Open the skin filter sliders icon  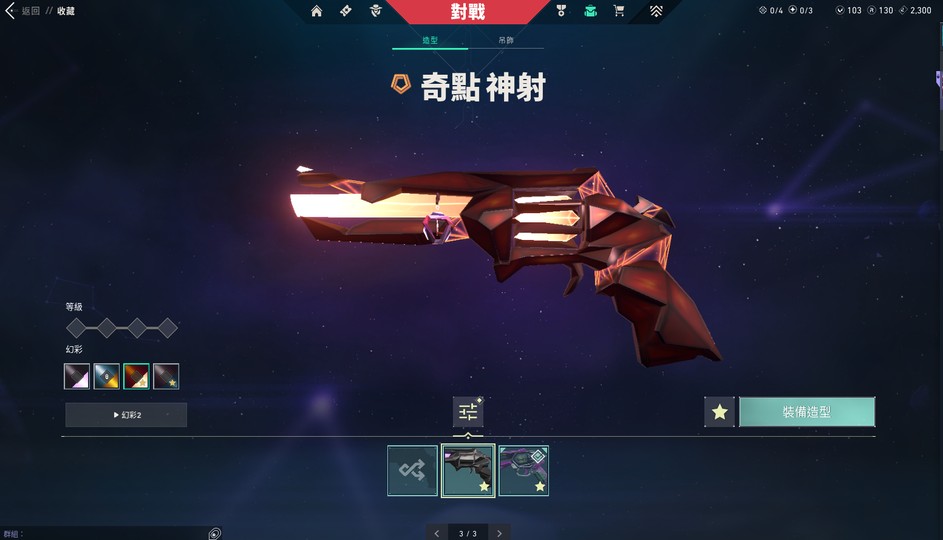click(x=467, y=411)
